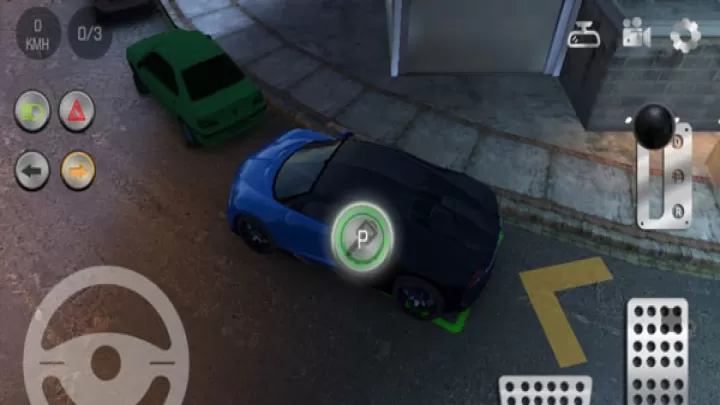Step on the wide brake pedal
720x405 pixels.
pos(545,390)
